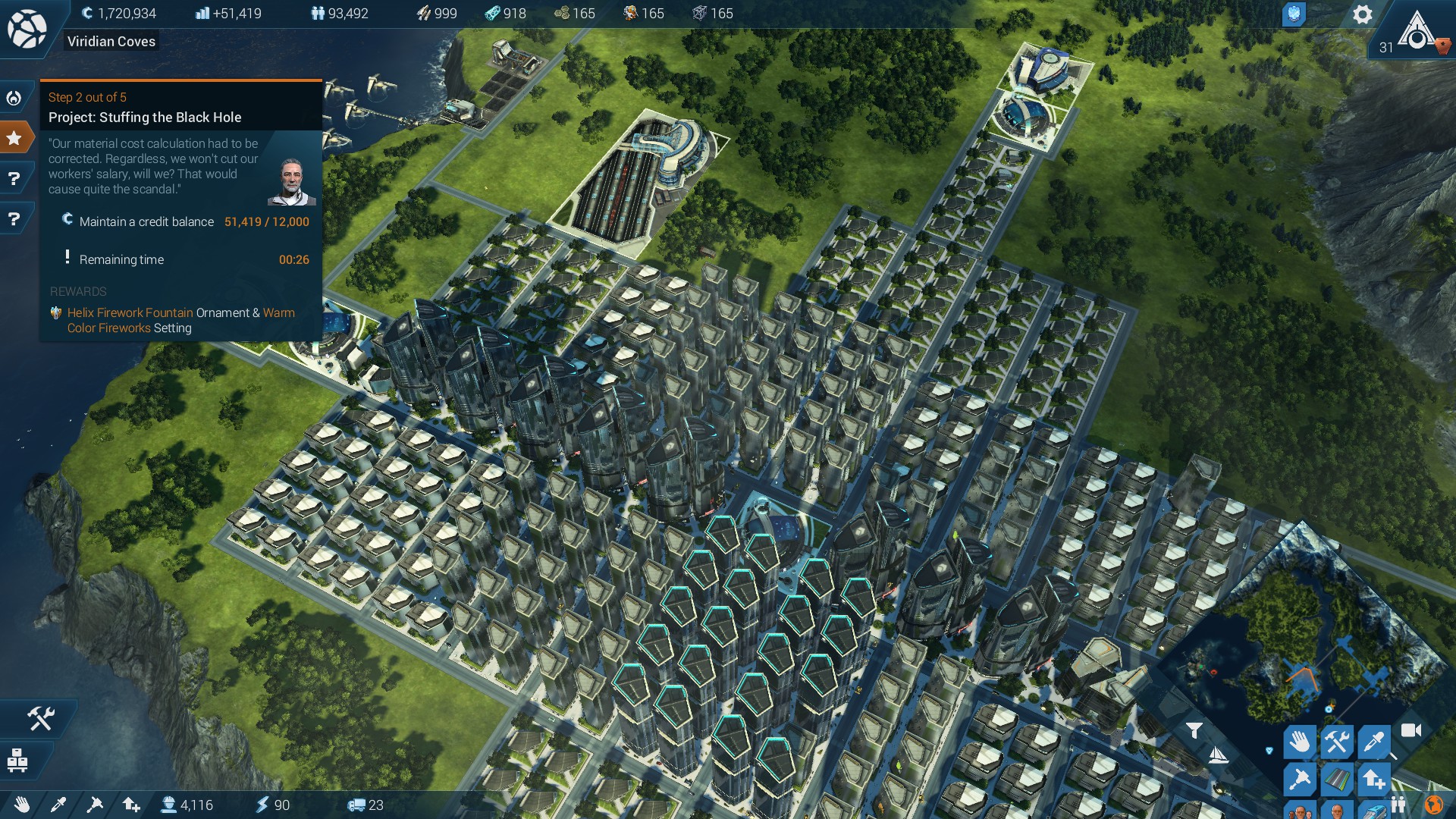Select the pipette copy-building tool
Image resolution: width=1456 pixels, height=819 pixels.
click(x=1374, y=742)
